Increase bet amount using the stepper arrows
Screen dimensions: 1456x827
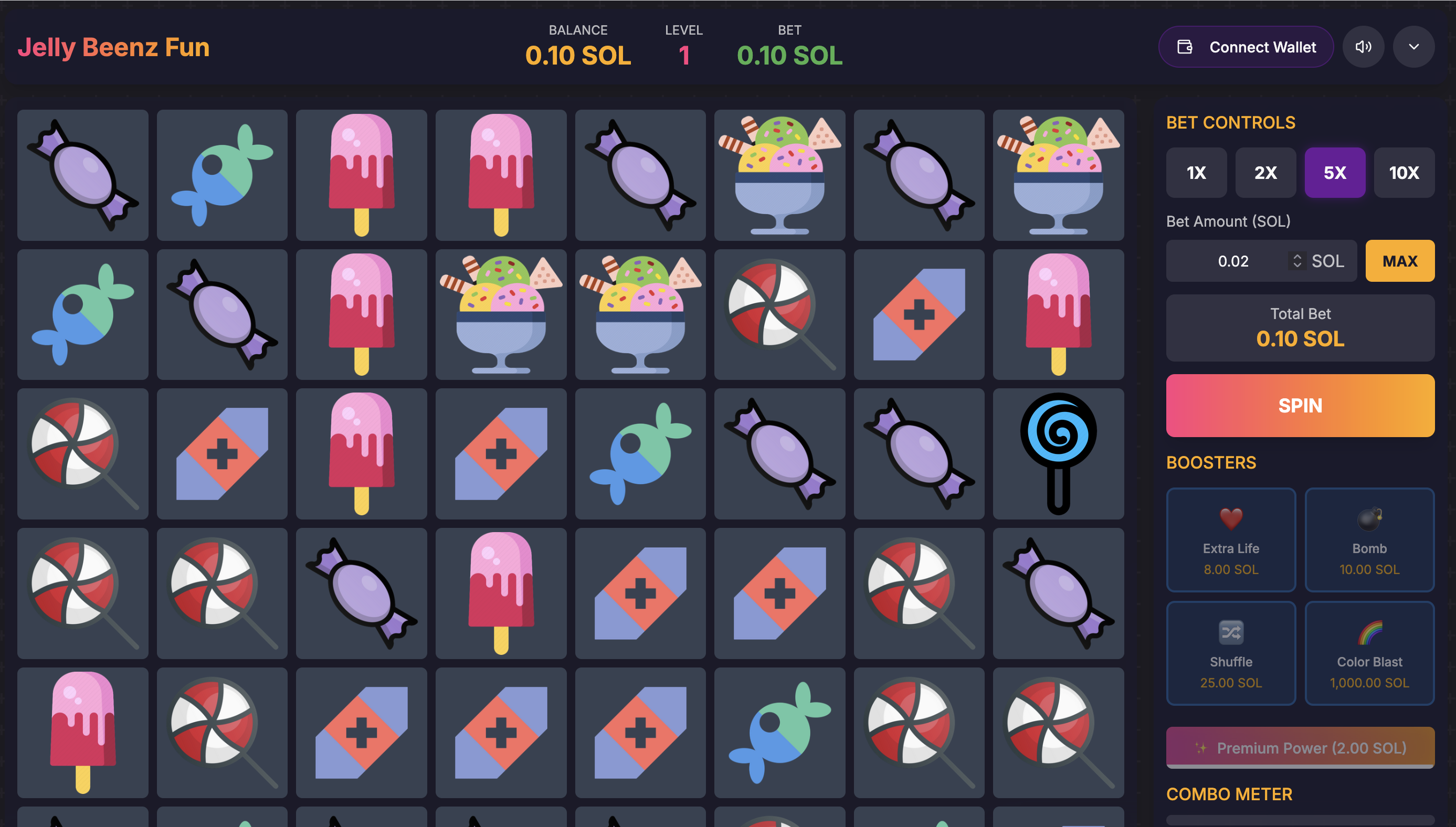1297,261
